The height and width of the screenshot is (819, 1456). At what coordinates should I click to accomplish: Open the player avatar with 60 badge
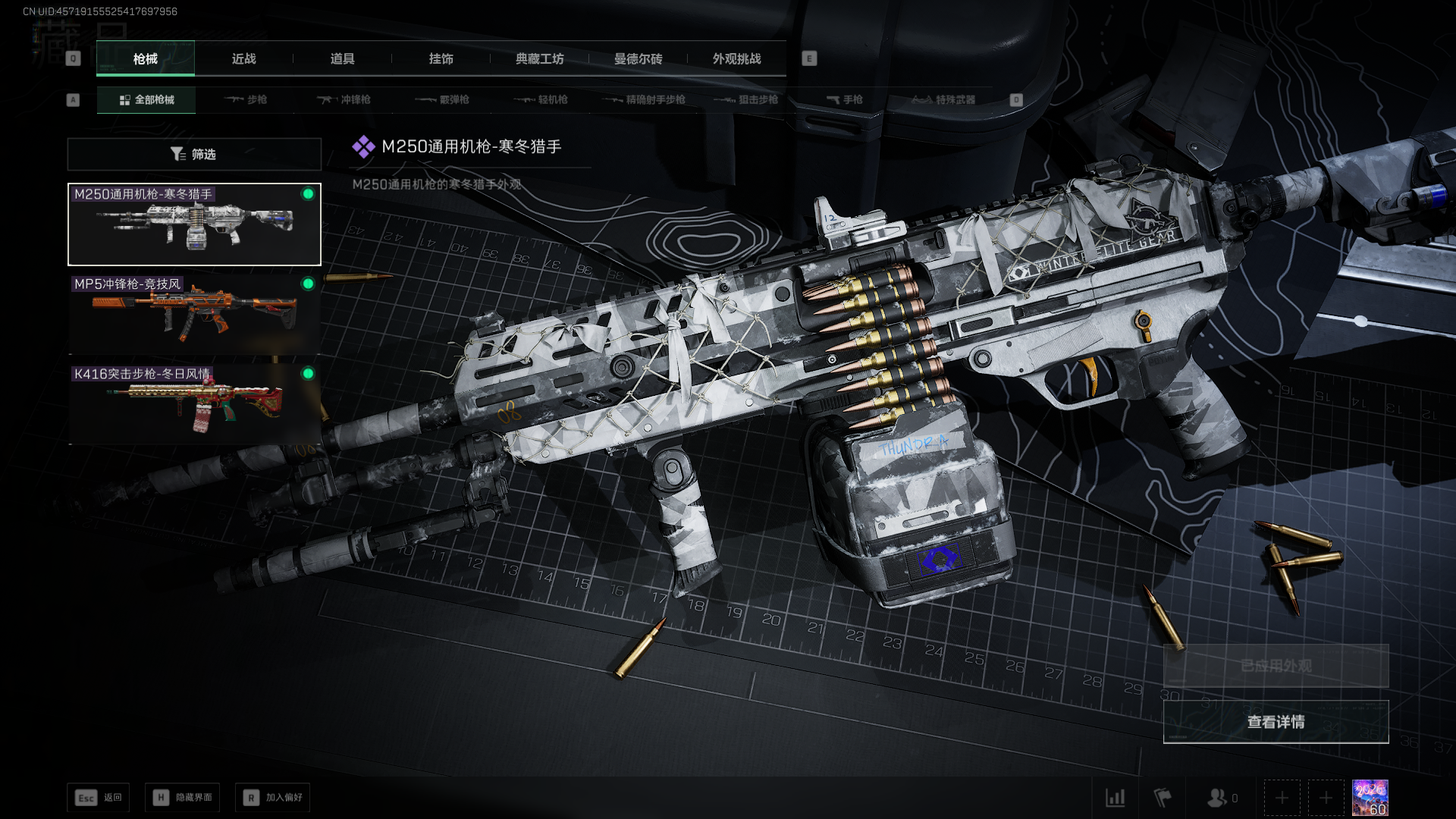tap(1370, 798)
